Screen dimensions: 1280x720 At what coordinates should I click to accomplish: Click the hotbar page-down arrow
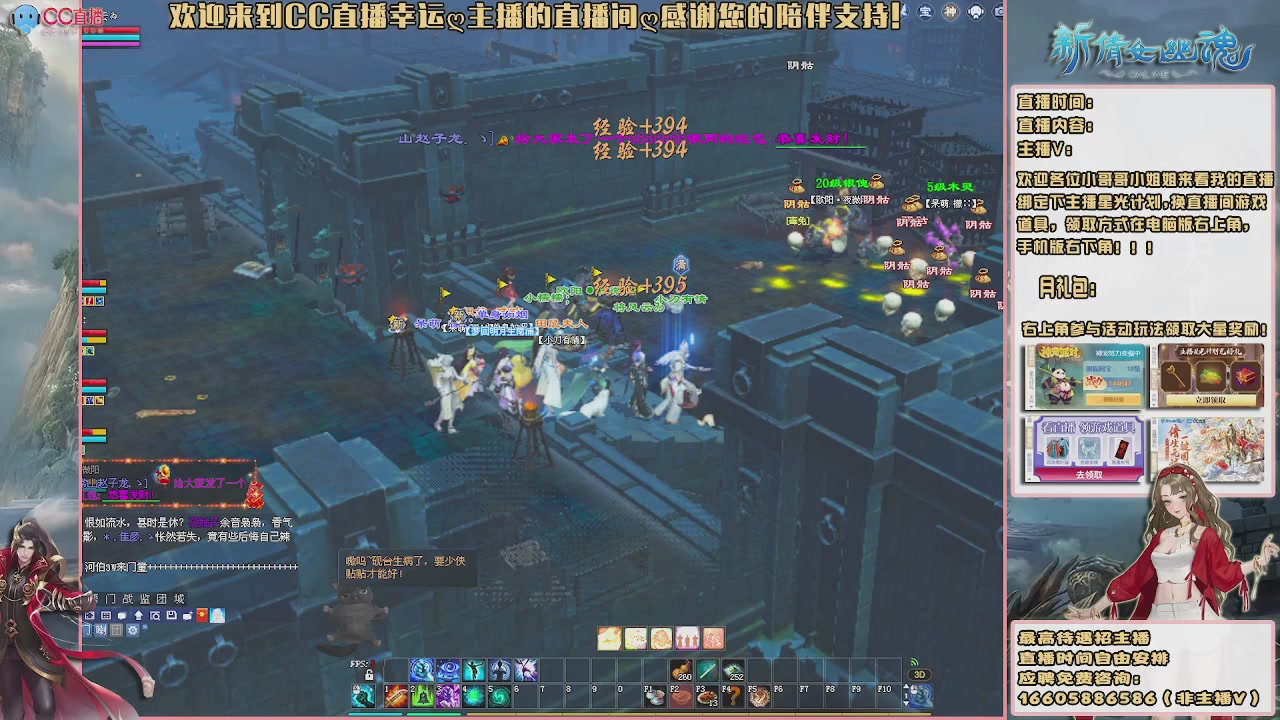[x=906, y=703]
